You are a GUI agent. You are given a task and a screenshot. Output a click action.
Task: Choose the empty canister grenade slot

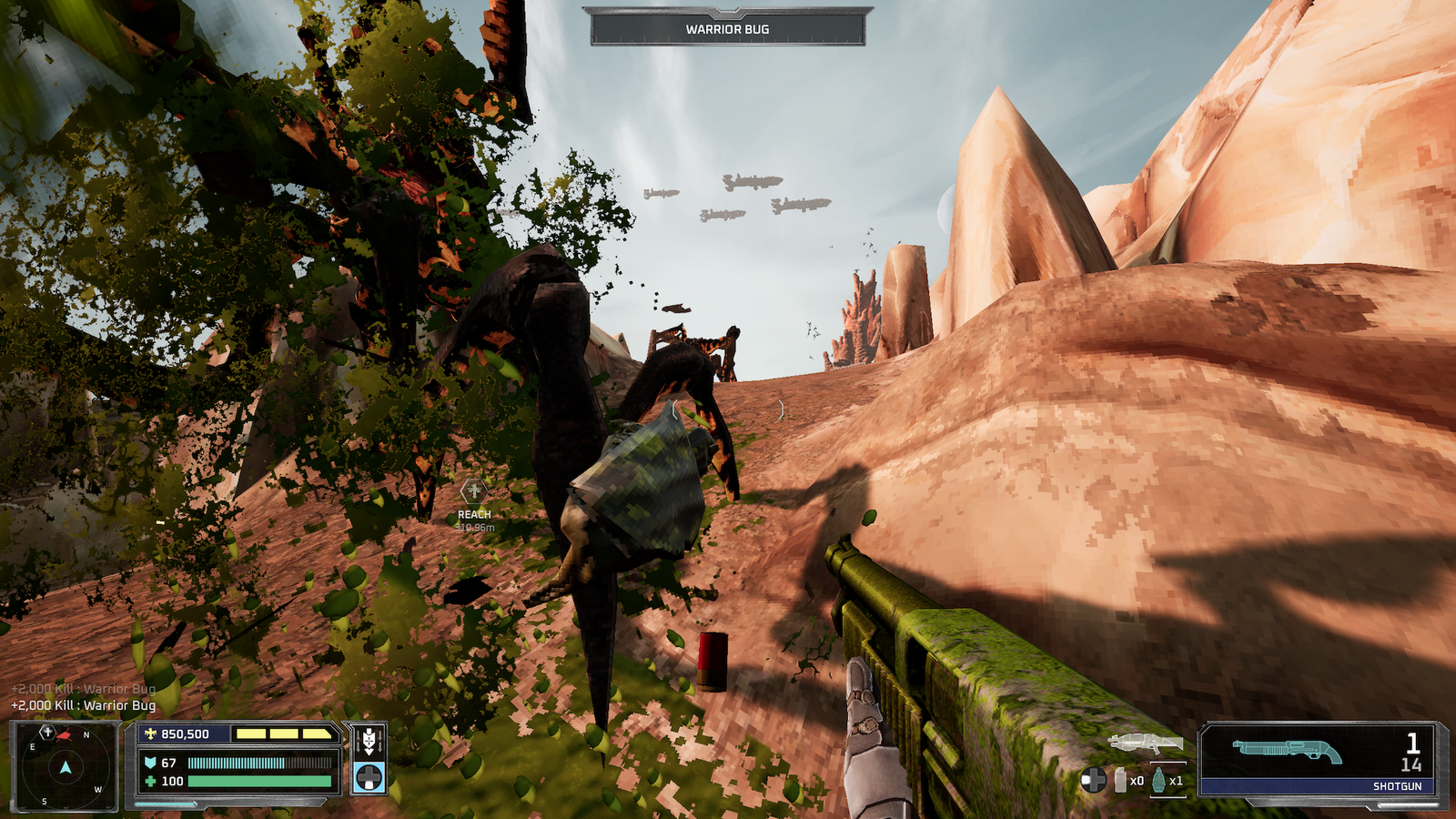click(x=1121, y=780)
